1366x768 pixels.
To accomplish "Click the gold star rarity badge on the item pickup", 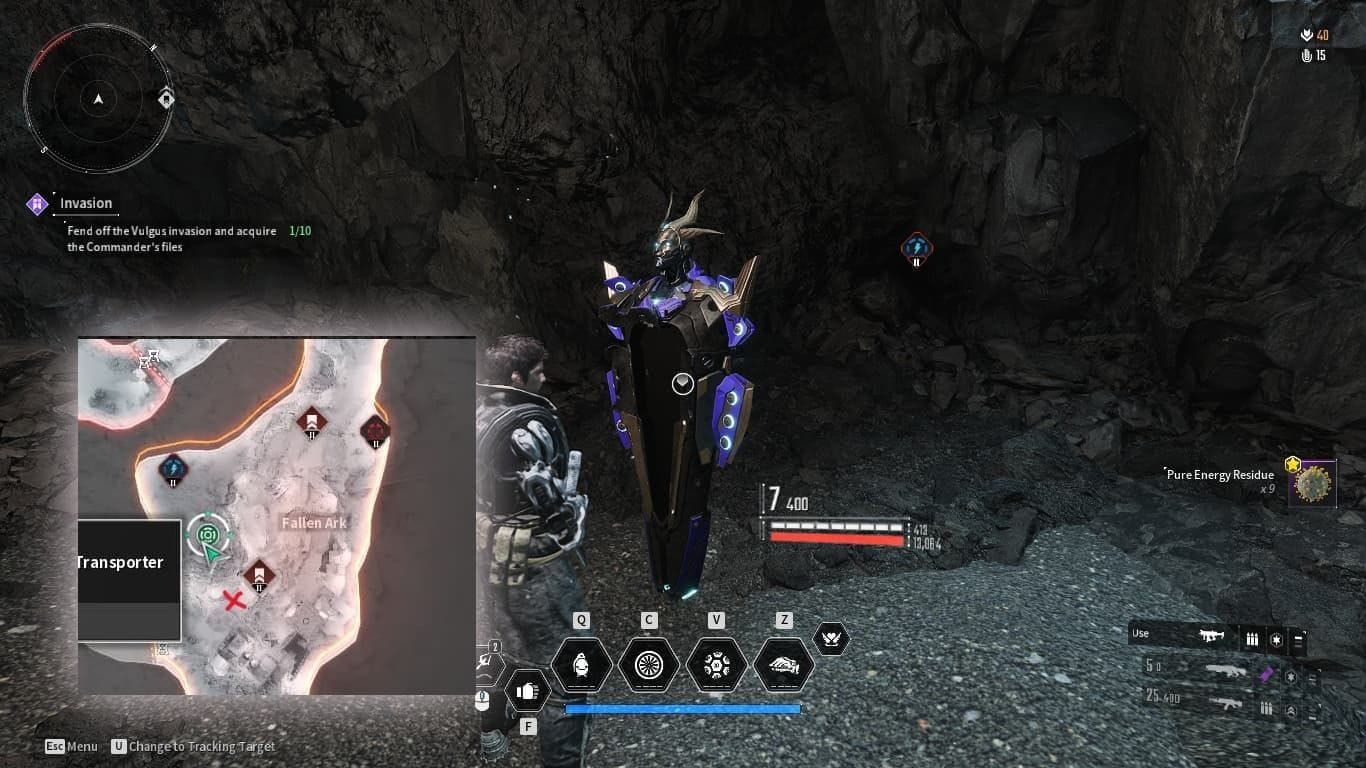I will tap(1295, 464).
